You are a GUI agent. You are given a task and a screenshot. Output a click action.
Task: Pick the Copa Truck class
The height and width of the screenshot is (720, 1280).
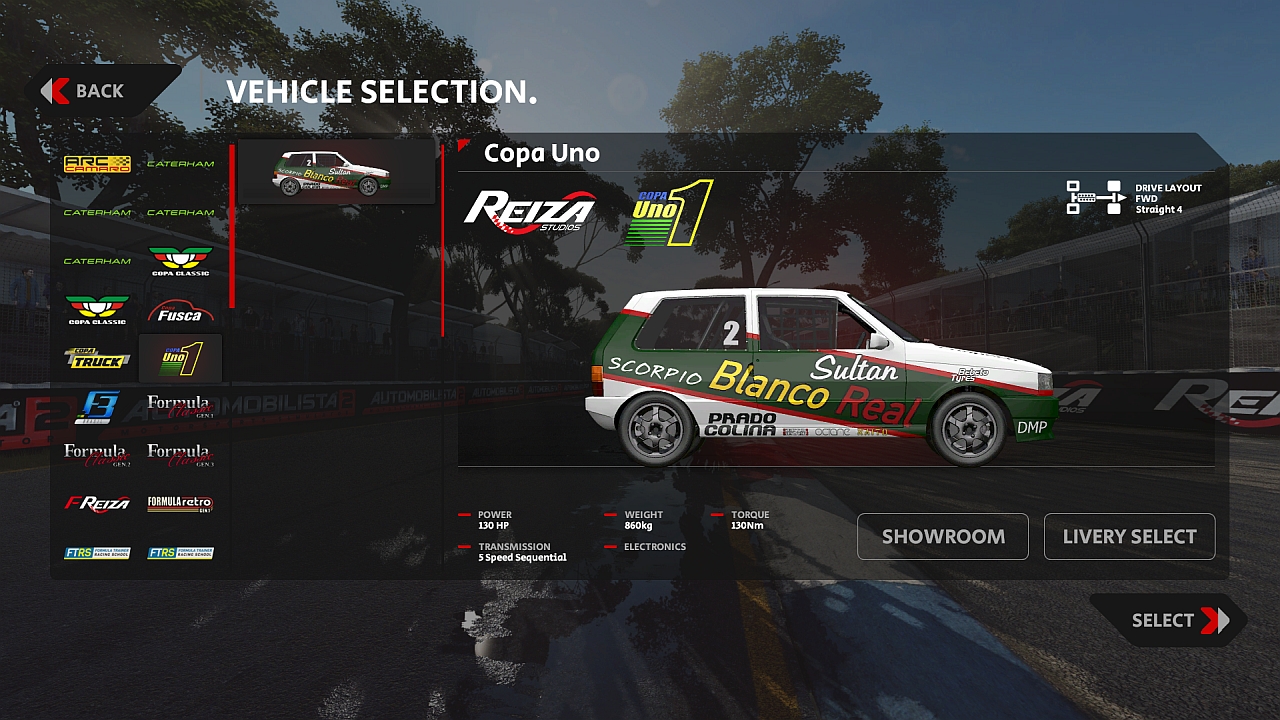click(97, 358)
